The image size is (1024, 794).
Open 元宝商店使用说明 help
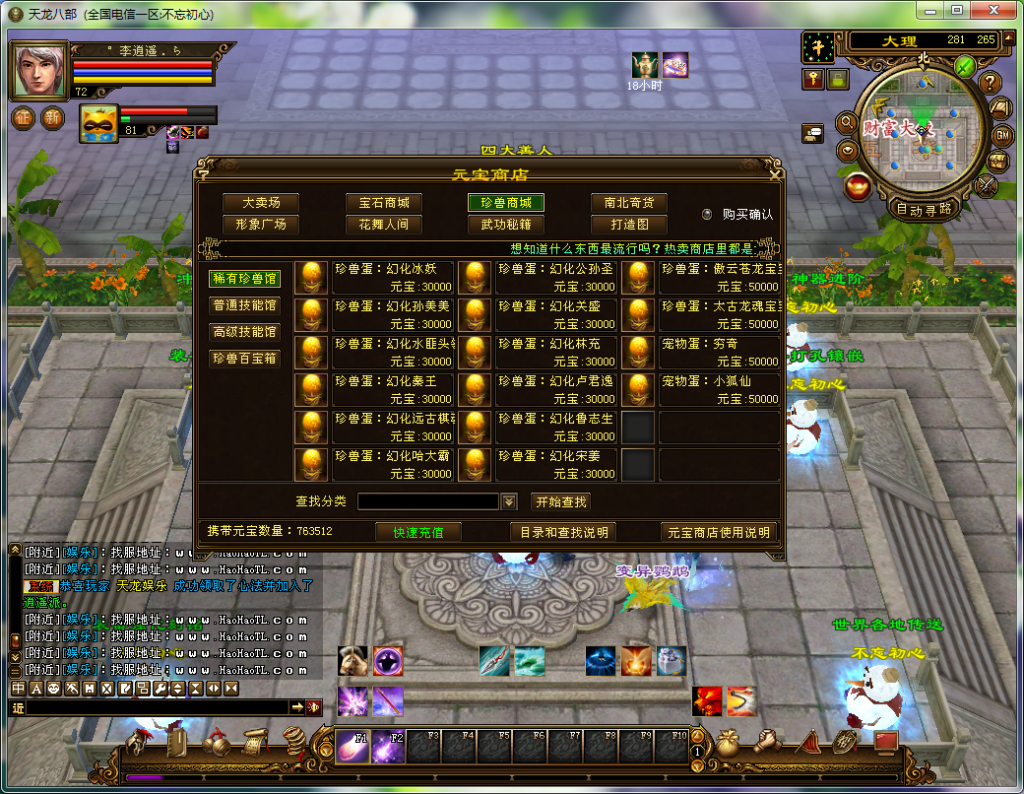(x=718, y=532)
